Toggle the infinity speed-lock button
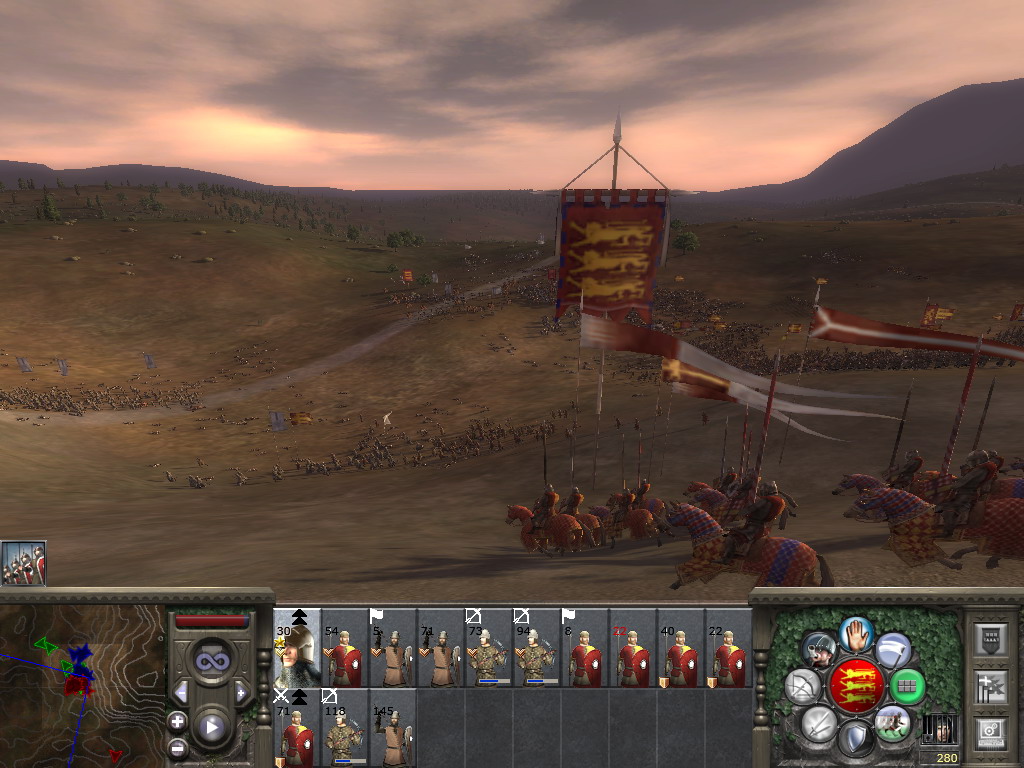 pos(211,660)
